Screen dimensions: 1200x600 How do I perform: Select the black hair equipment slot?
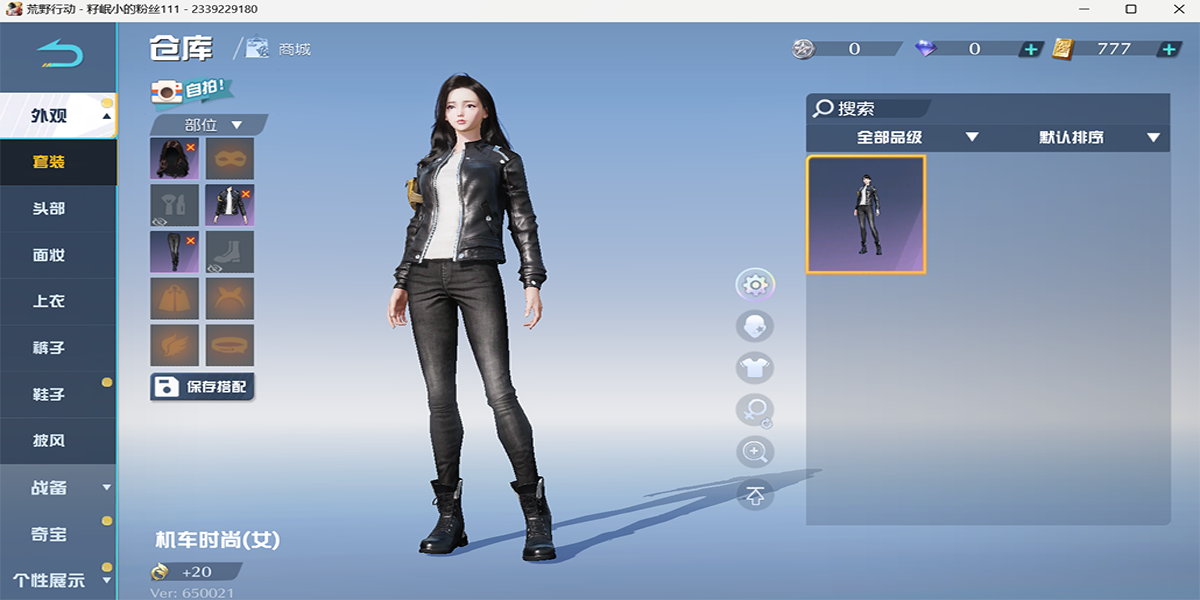[x=174, y=159]
